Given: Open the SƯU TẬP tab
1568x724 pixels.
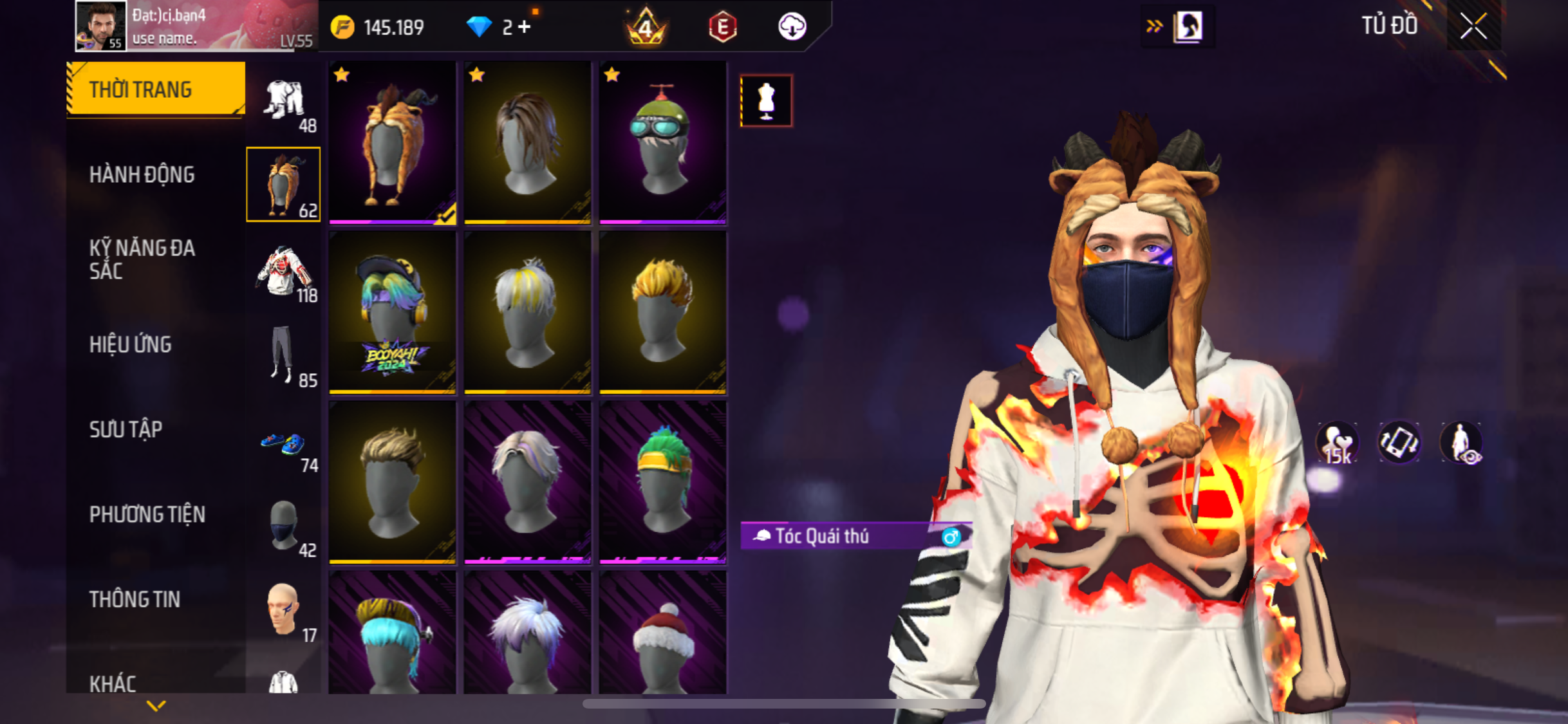Looking at the screenshot, I should point(126,429).
